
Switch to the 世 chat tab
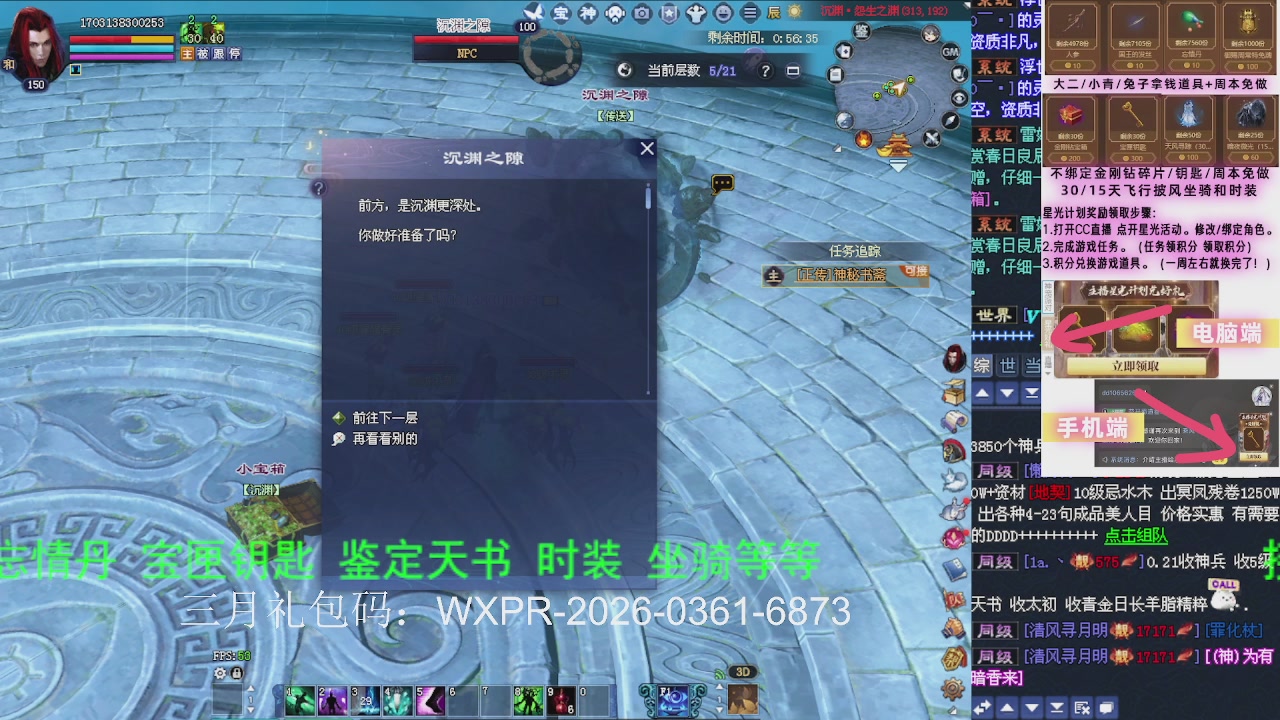1008,363
